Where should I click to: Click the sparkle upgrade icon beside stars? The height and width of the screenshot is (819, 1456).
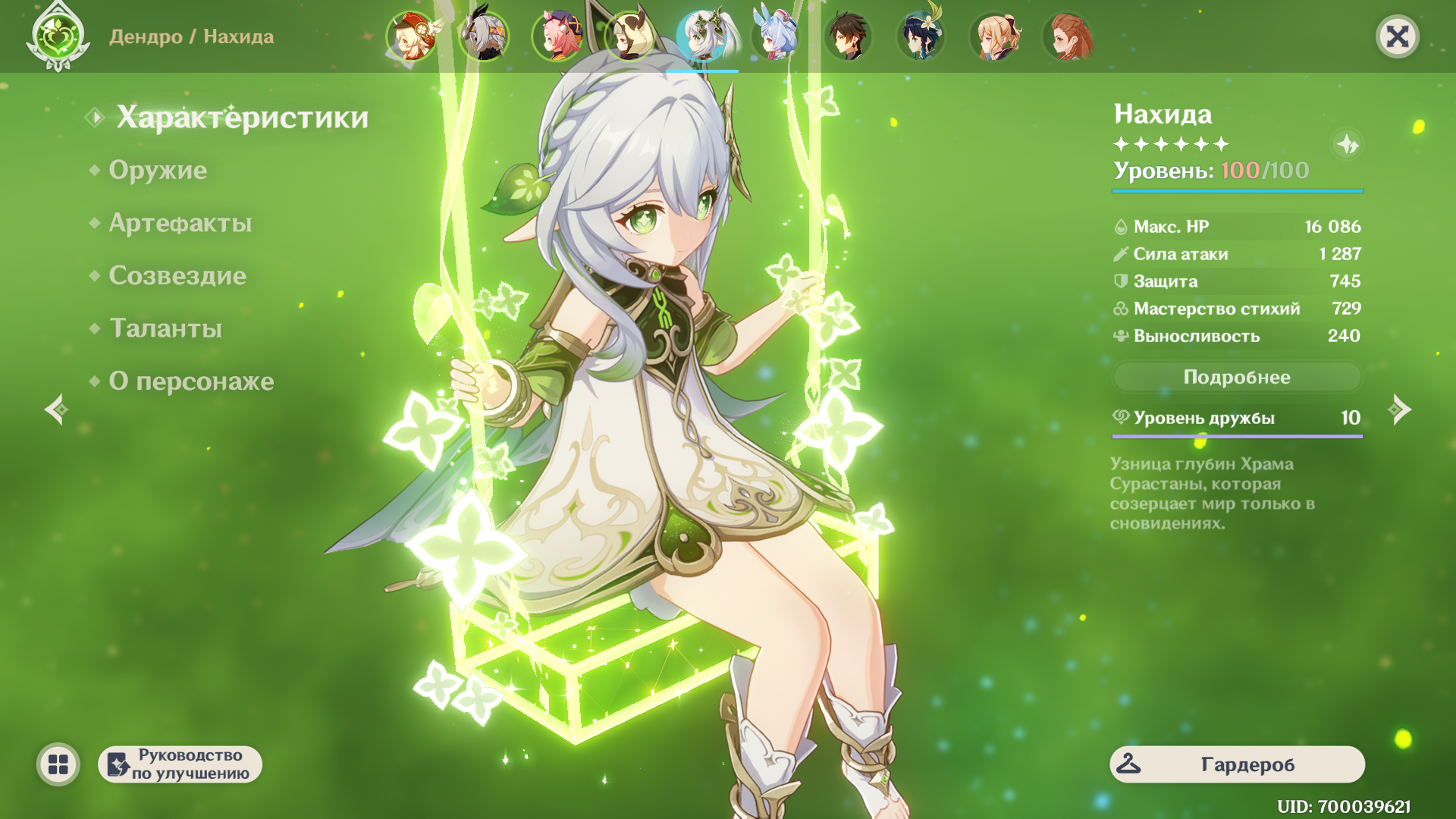[x=1348, y=144]
